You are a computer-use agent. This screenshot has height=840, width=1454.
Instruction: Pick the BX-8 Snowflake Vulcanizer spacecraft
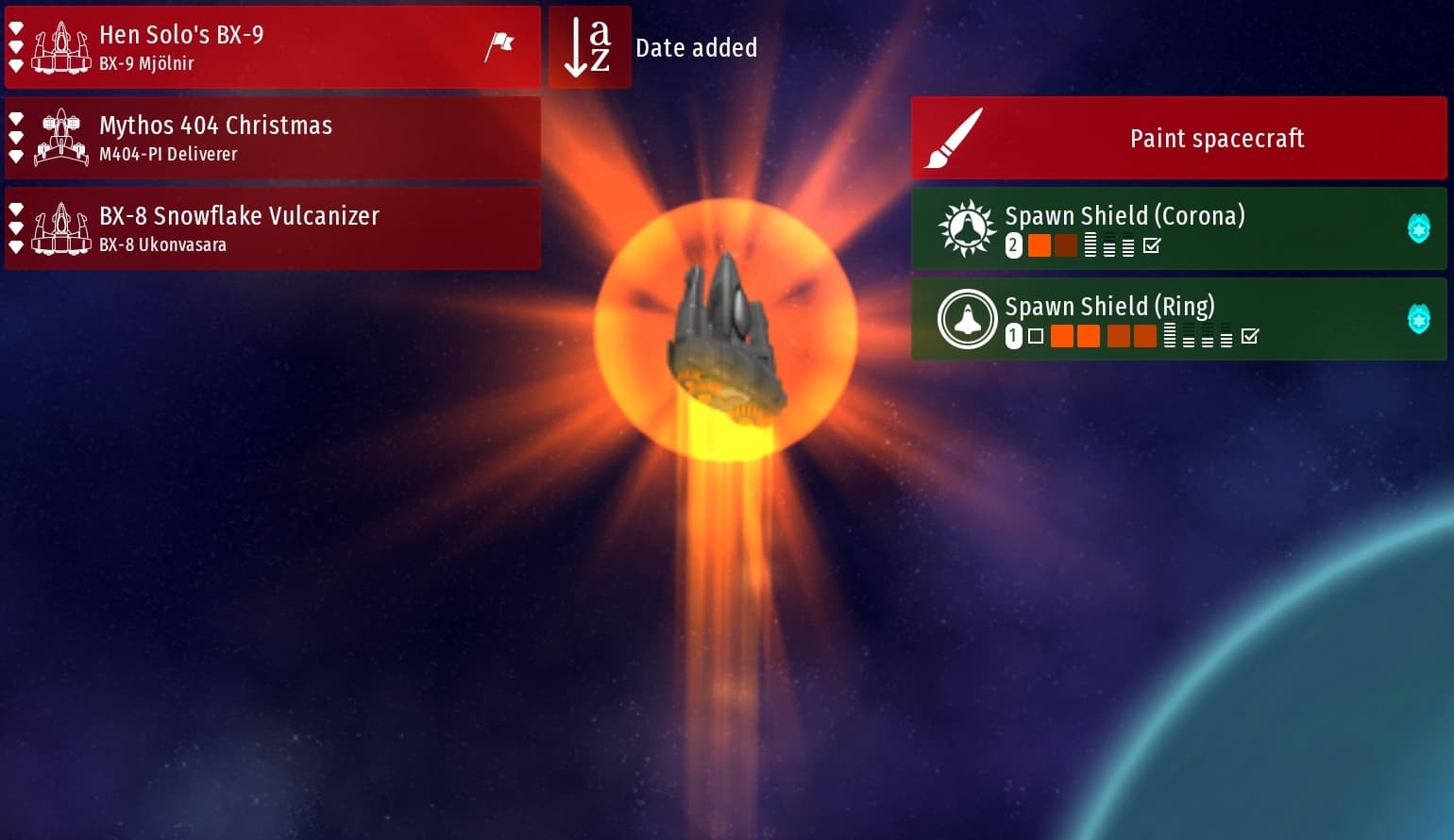[272, 228]
